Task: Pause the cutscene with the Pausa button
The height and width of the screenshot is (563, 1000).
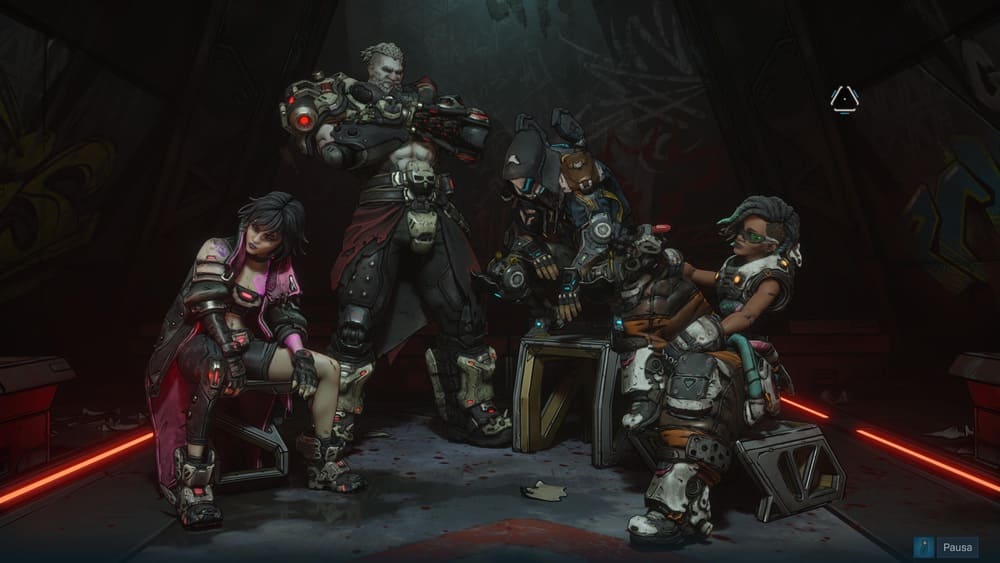Action: click(x=946, y=548)
